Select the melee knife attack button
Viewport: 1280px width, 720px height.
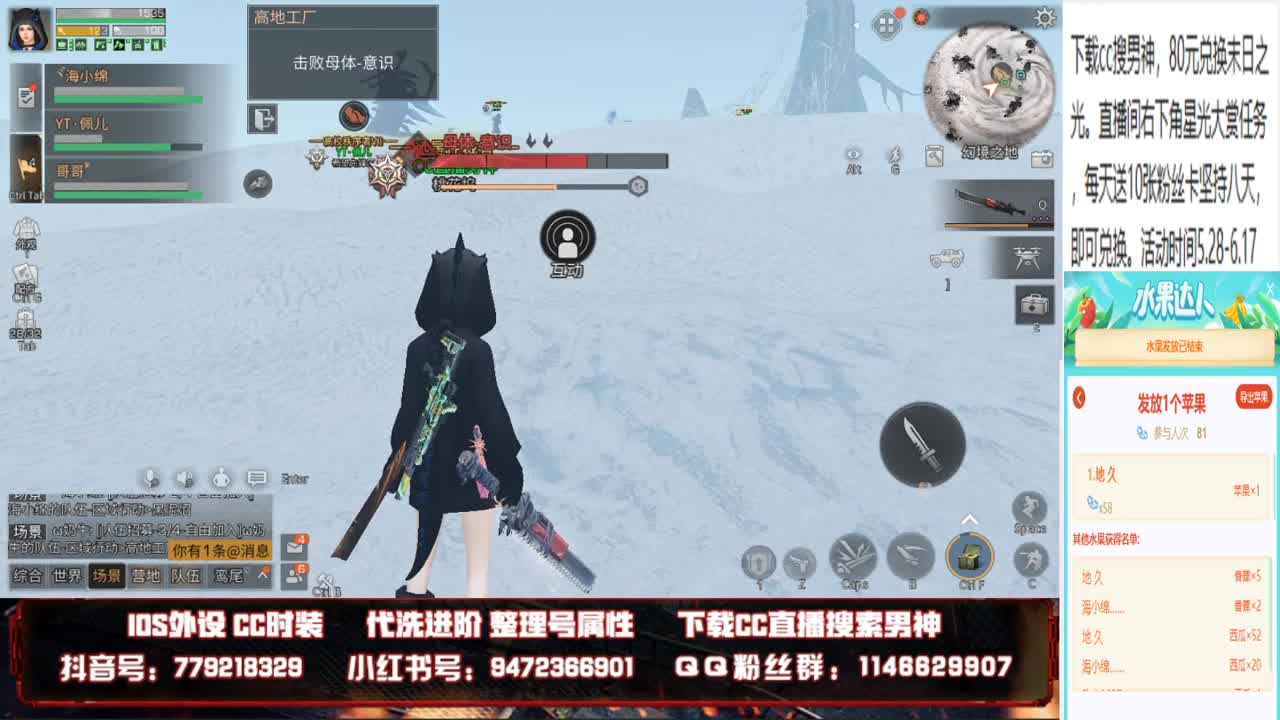(925, 443)
